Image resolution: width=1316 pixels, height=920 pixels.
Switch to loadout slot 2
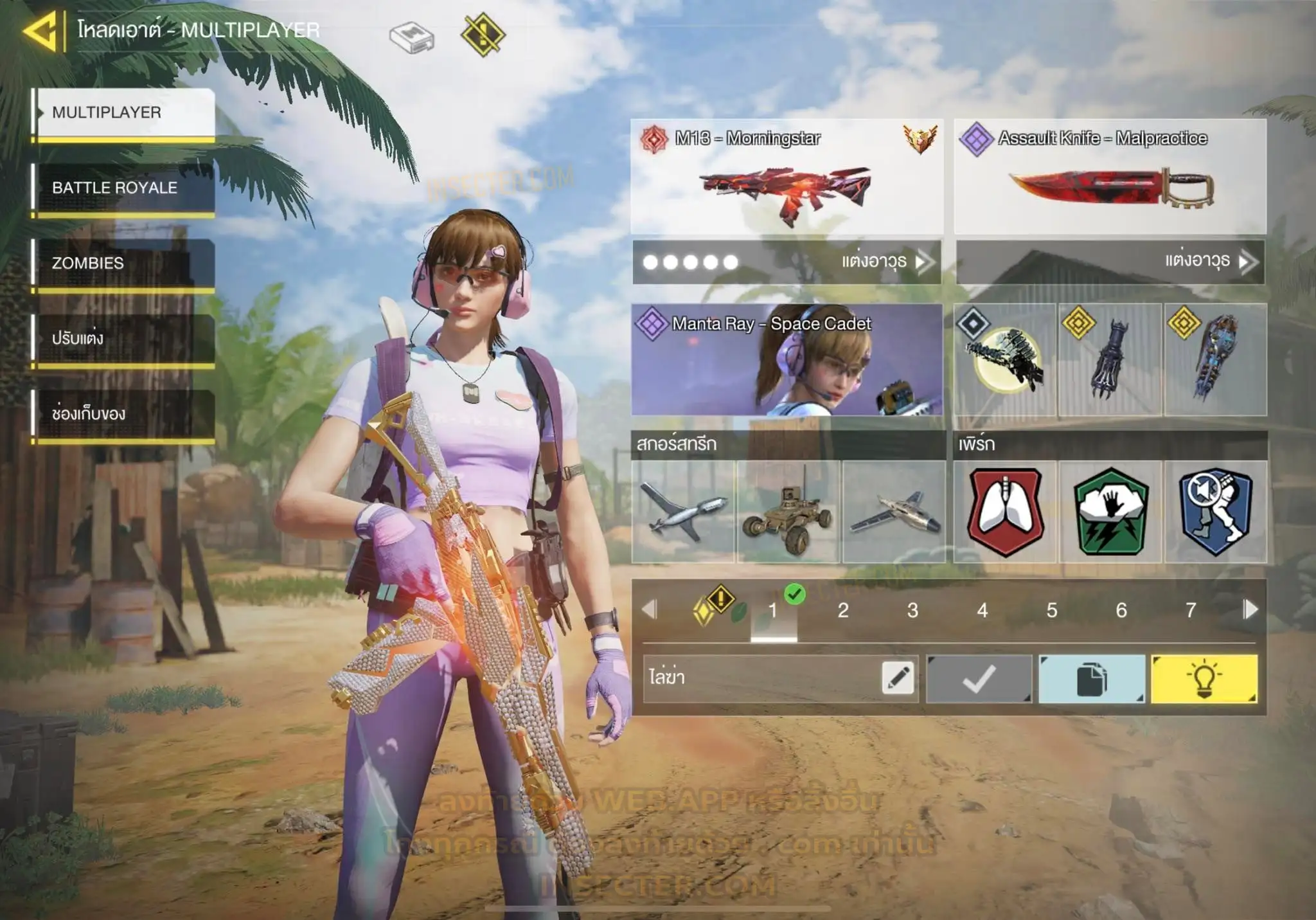click(x=843, y=610)
